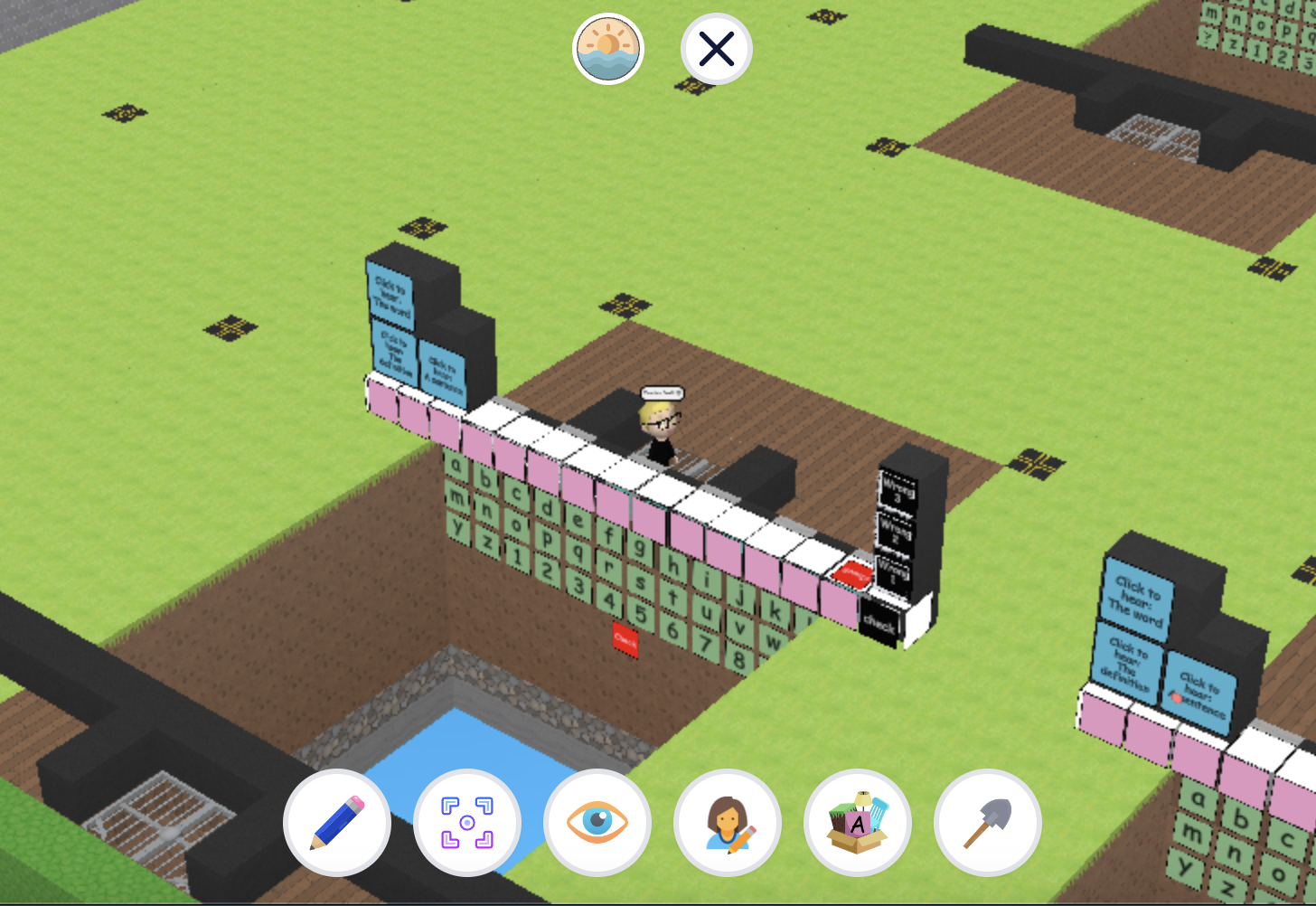The height and width of the screenshot is (906, 1316).
Task: Open the asset box with letter A
Action: [x=858, y=822]
